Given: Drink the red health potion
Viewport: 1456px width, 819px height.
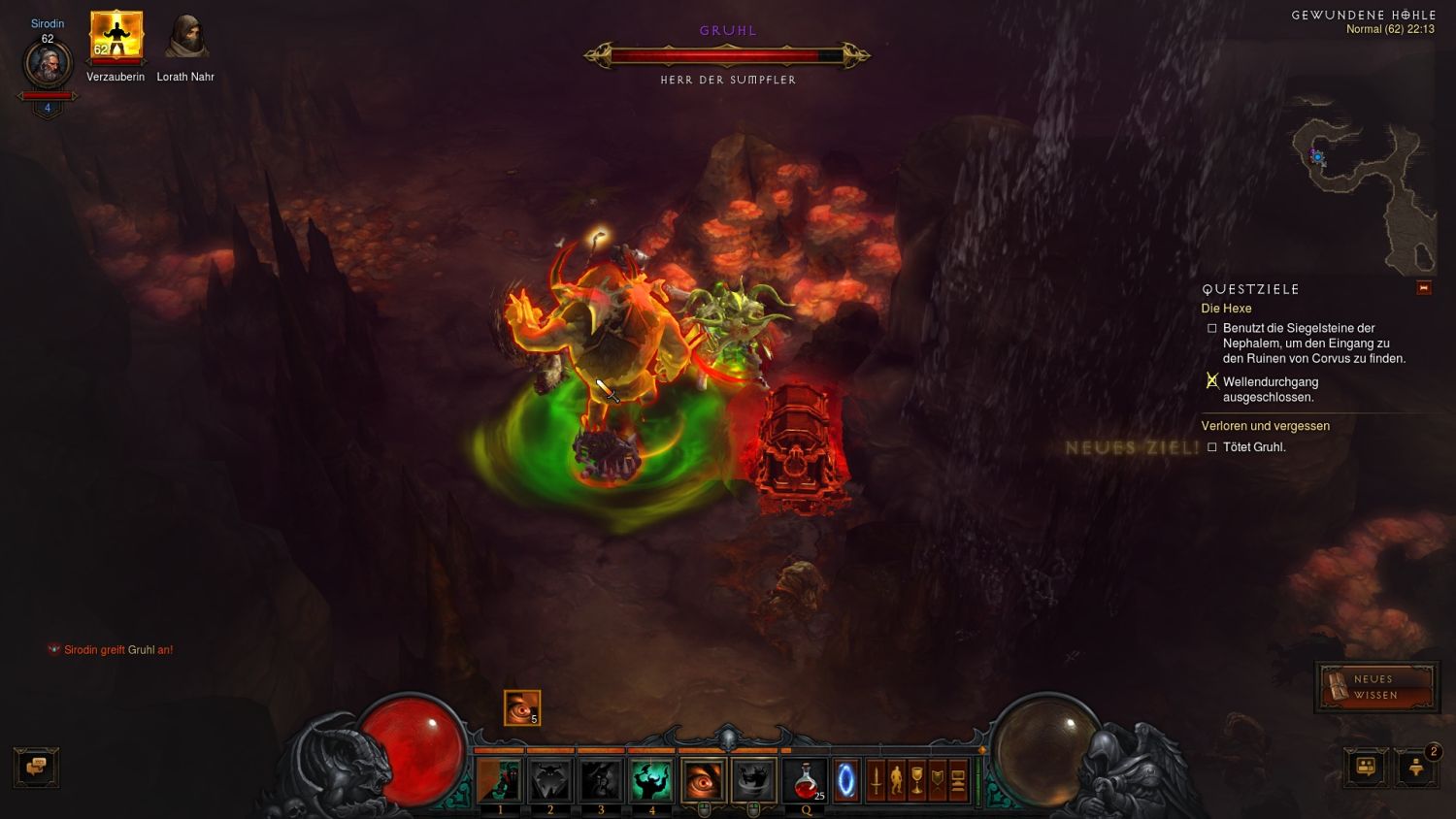Looking at the screenshot, I should tap(807, 780).
